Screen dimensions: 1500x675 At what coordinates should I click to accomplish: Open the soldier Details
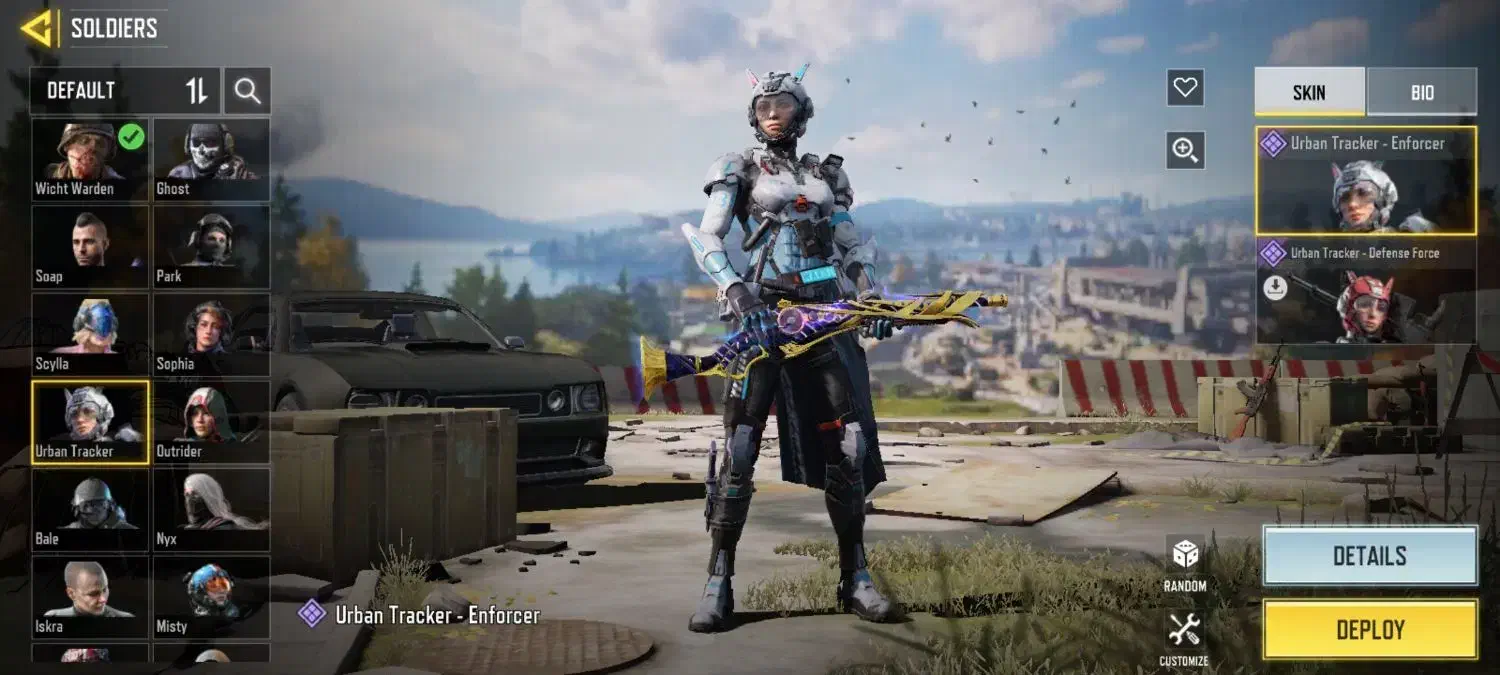coord(1369,556)
